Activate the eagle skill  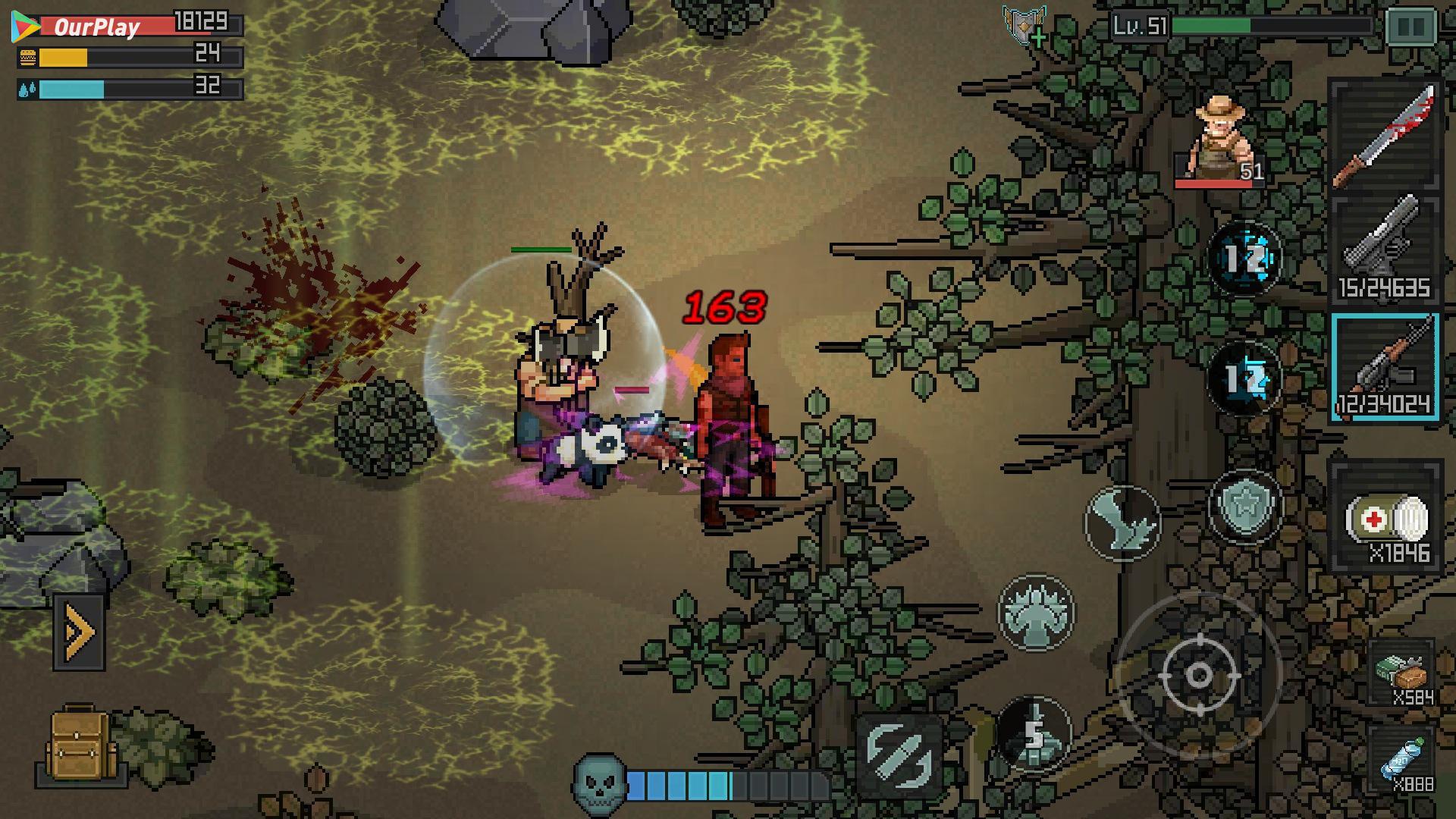click(1122, 522)
